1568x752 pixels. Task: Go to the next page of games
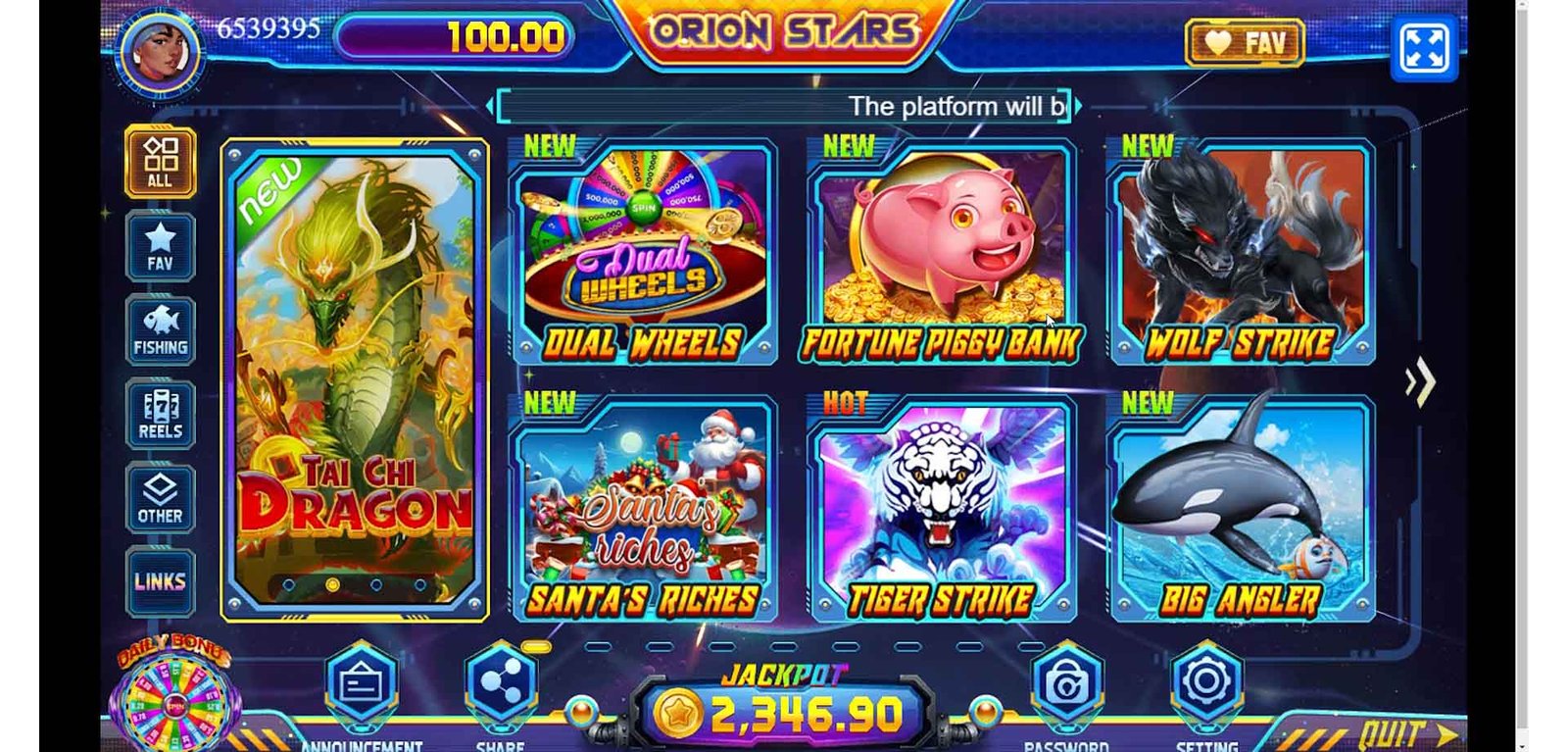pos(1420,382)
